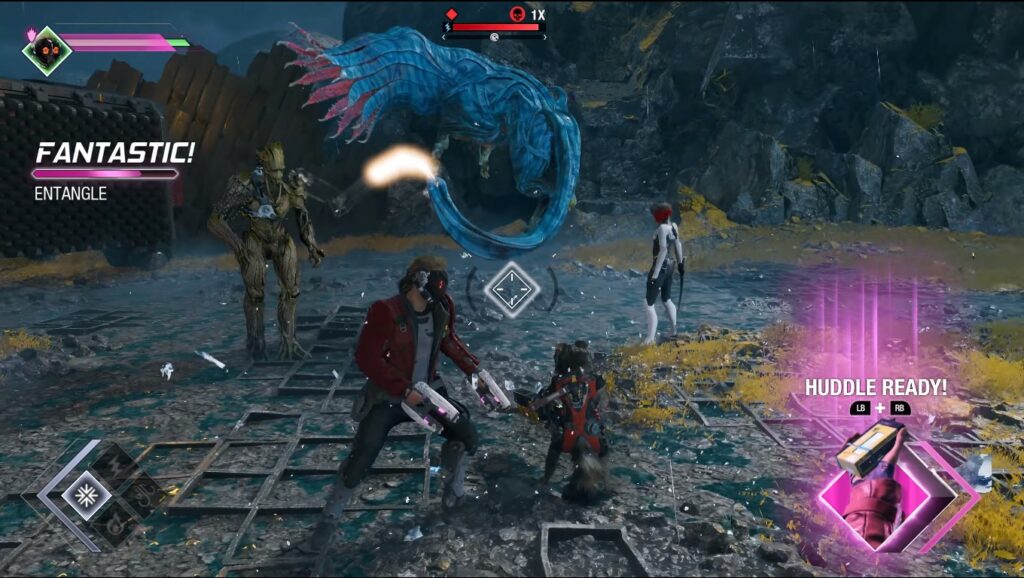This screenshot has width=1024, height=578.
Task: Switch to the lightning bolt element
Action: pos(116,464)
